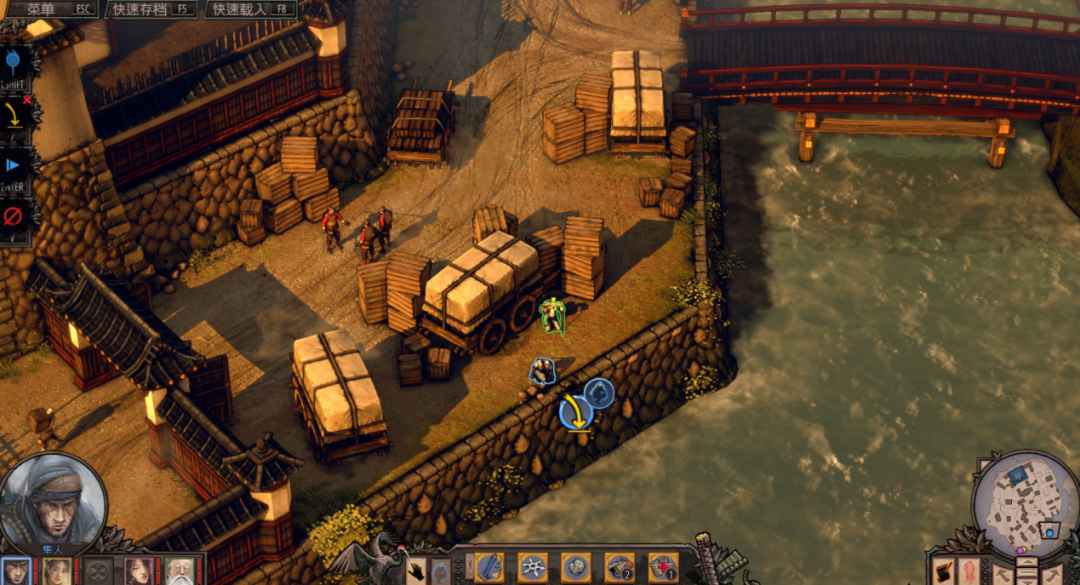The width and height of the screenshot is (1080, 585).
Task: Switch to the second character portrait
Action: pyautogui.click(x=56, y=572)
